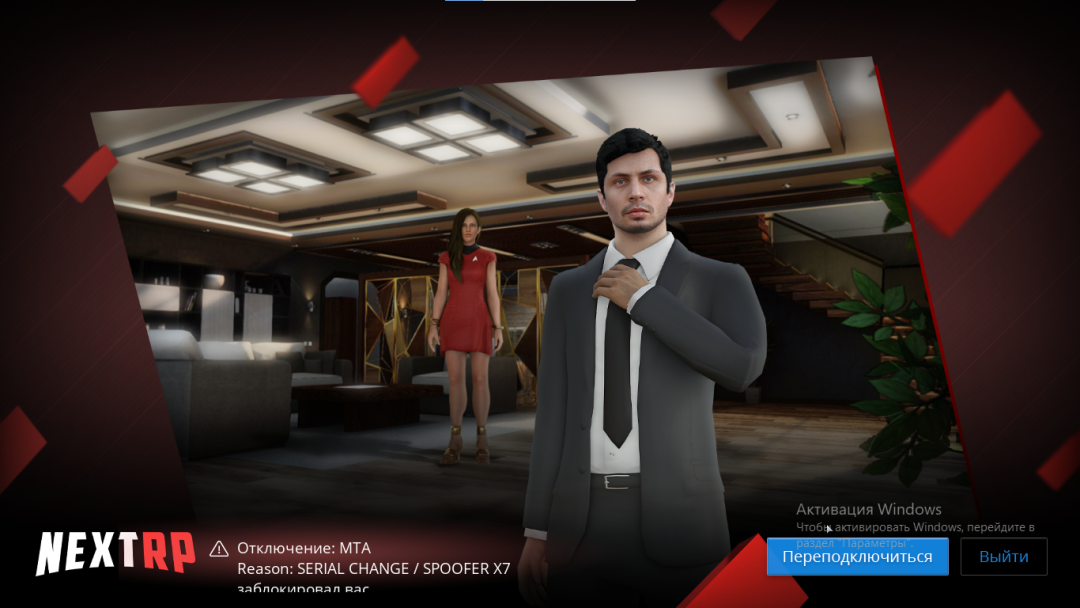Click the Переподключиться reconnect button
The width and height of the screenshot is (1080, 608).
click(x=857, y=557)
